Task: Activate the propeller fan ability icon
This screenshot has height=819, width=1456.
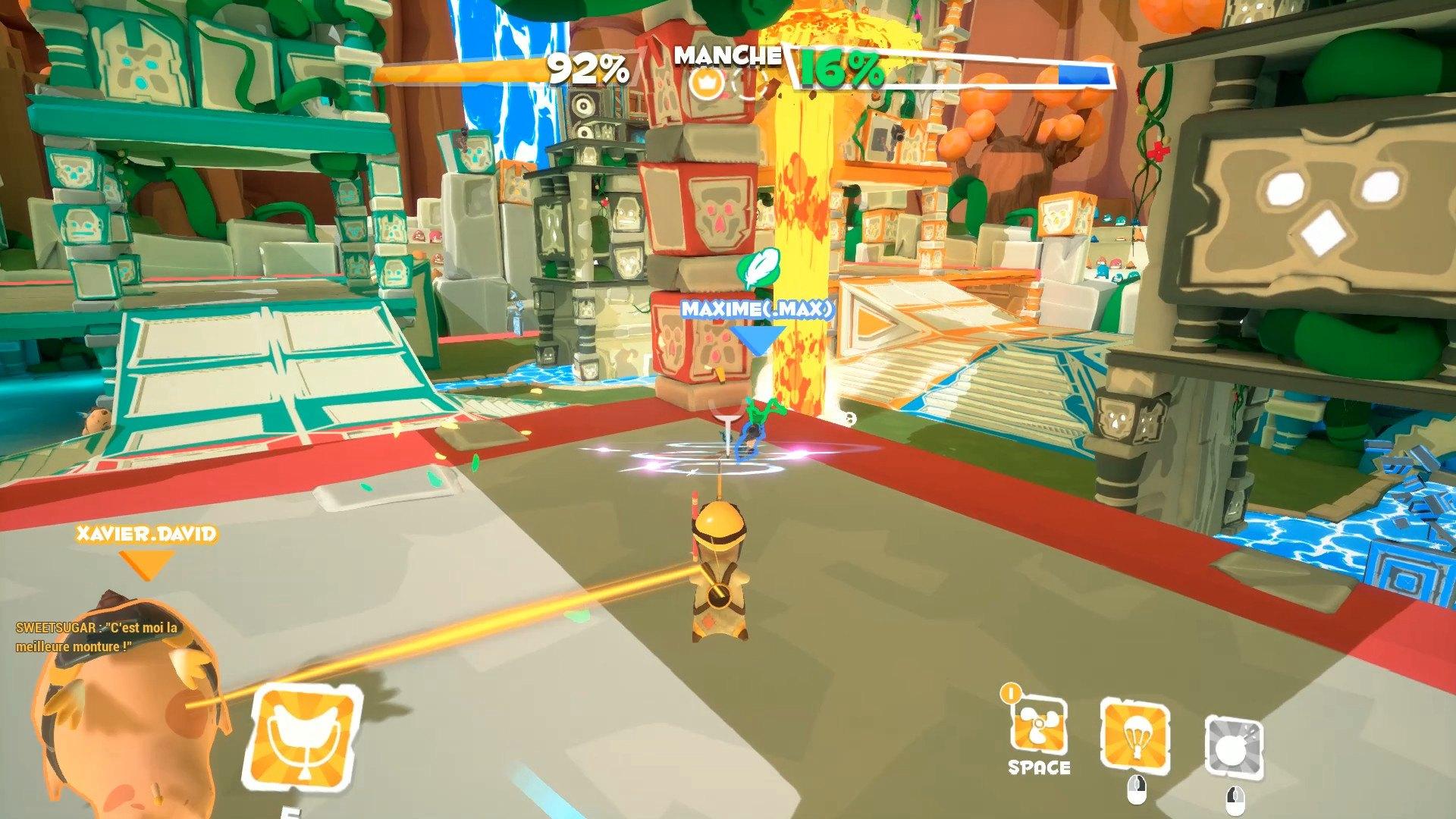Action: tap(1038, 726)
